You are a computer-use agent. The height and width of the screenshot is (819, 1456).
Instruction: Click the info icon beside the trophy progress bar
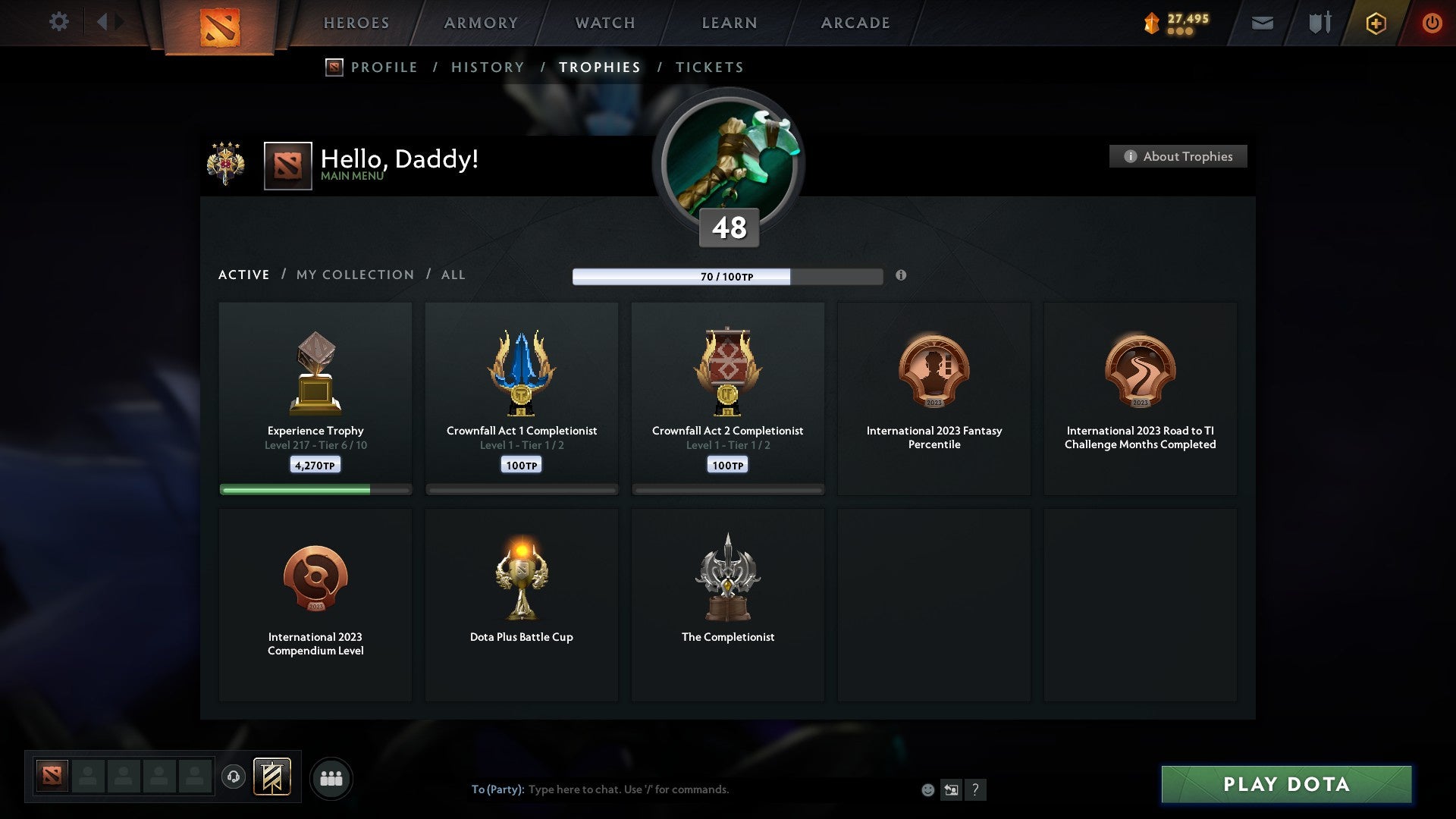901,277
